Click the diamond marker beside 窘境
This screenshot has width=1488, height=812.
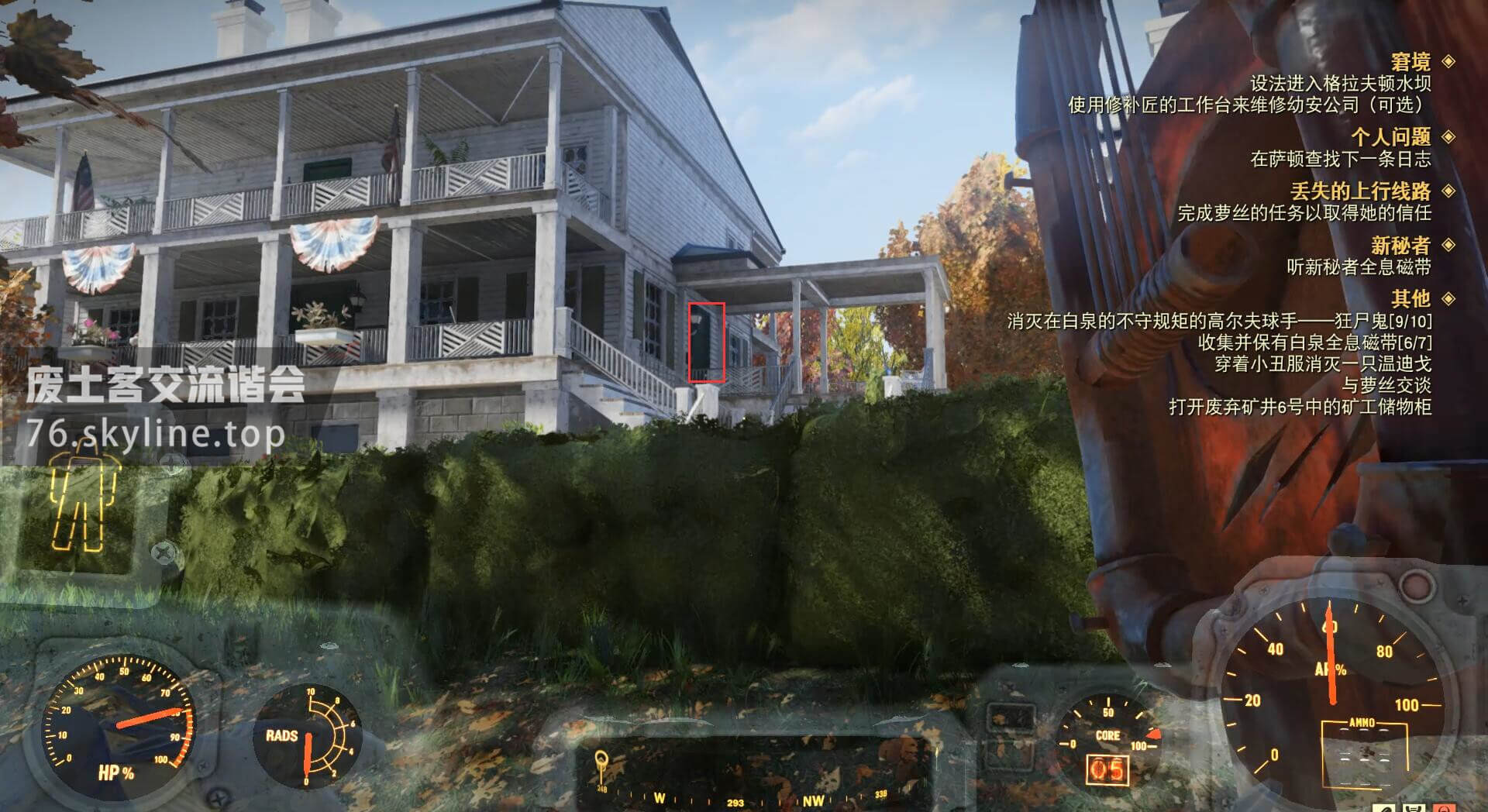tap(1448, 61)
